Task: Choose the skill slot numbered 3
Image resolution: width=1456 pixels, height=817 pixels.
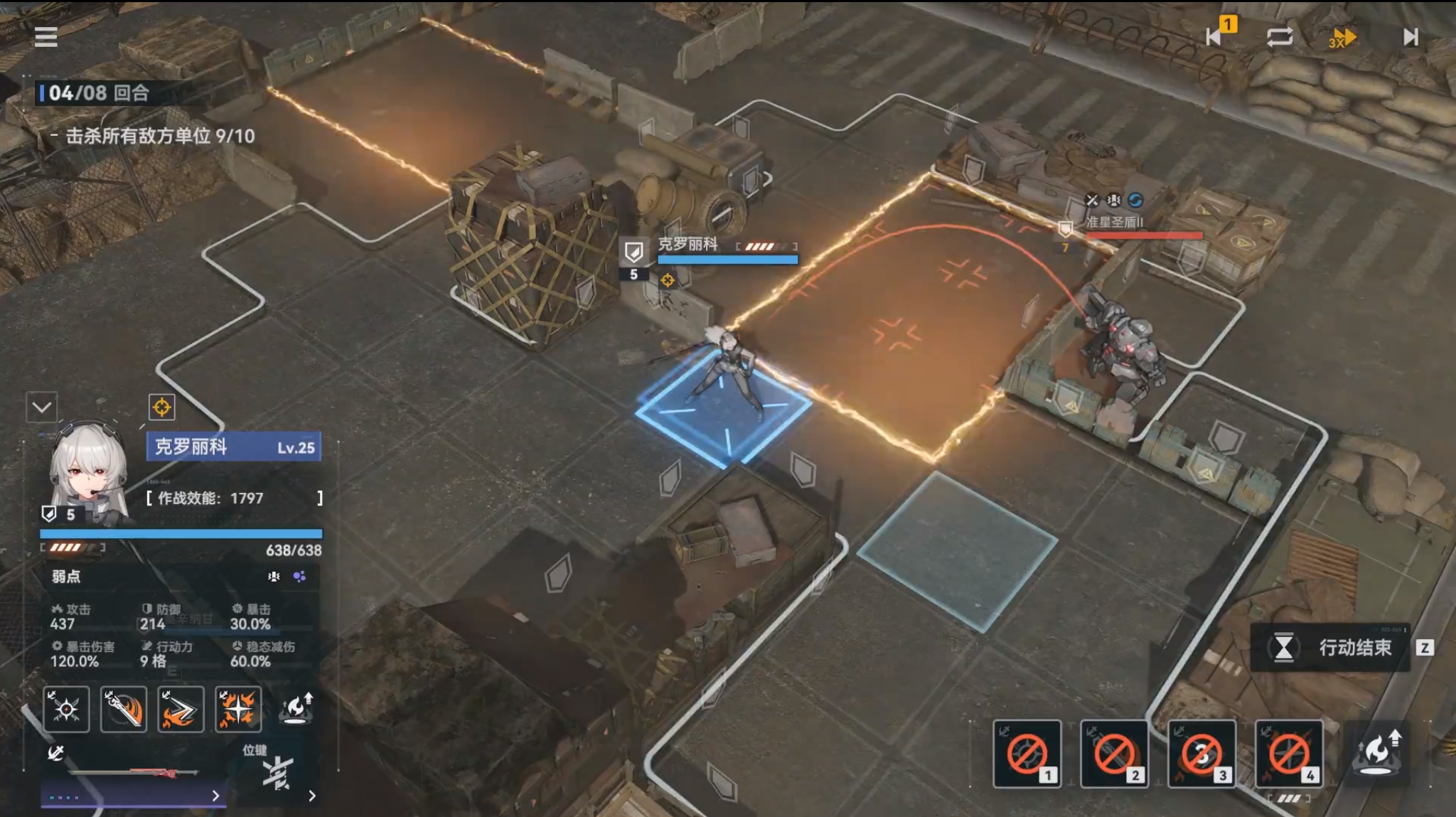Action: click(x=1201, y=754)
